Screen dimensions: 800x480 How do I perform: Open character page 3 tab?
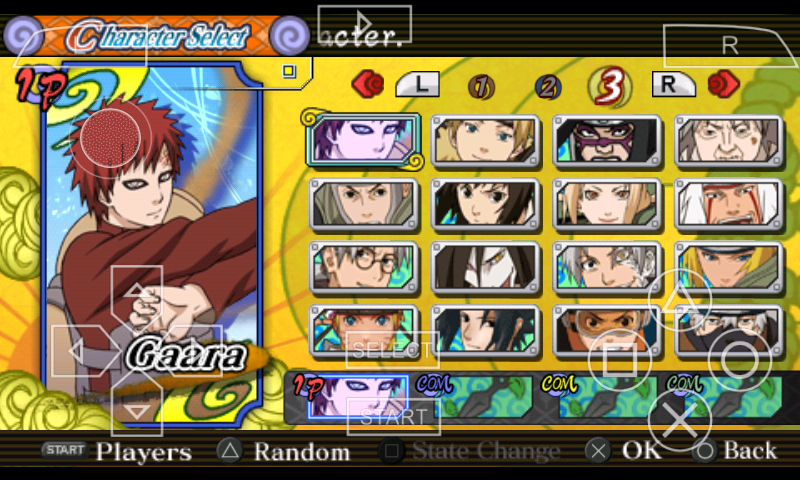tap(609, 87)
